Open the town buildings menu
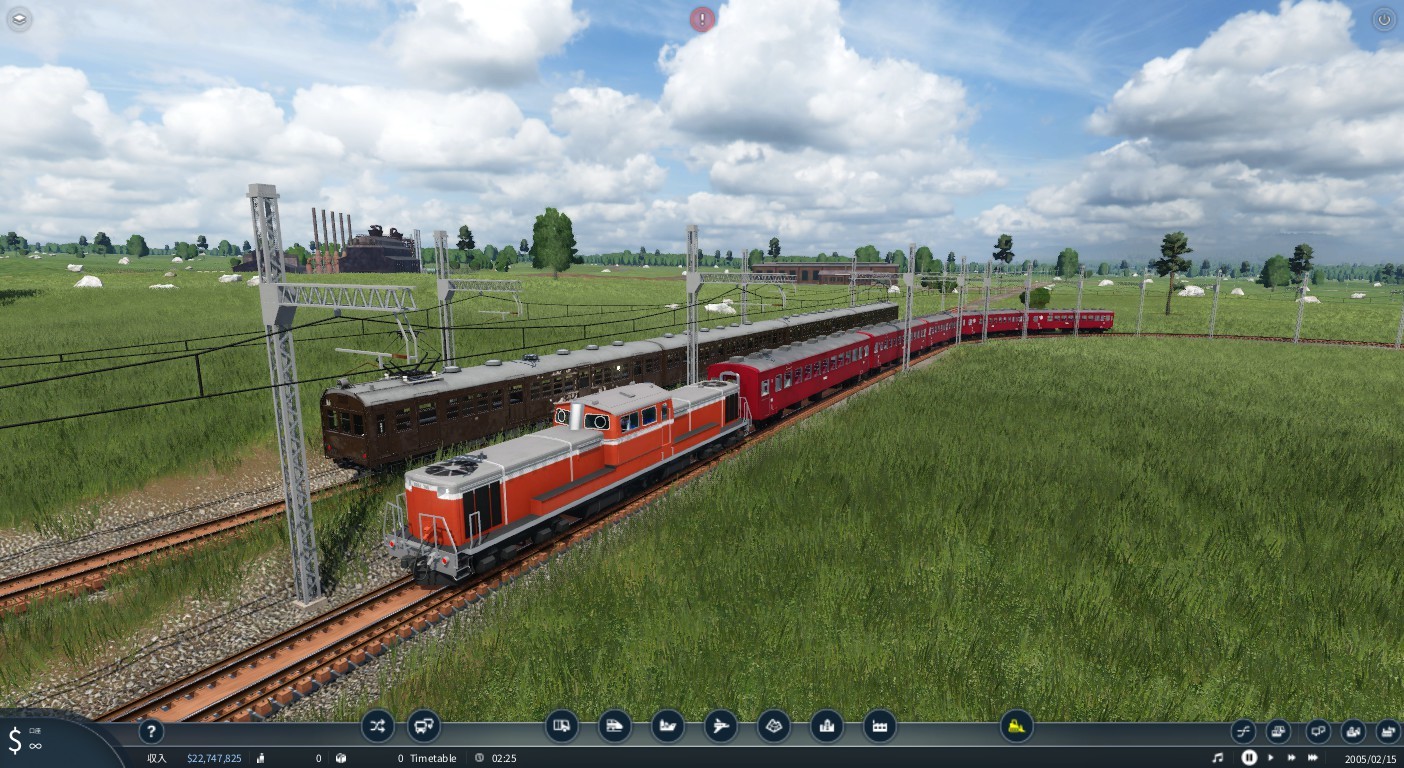1404x768 pixels. (x=826, y=725)
